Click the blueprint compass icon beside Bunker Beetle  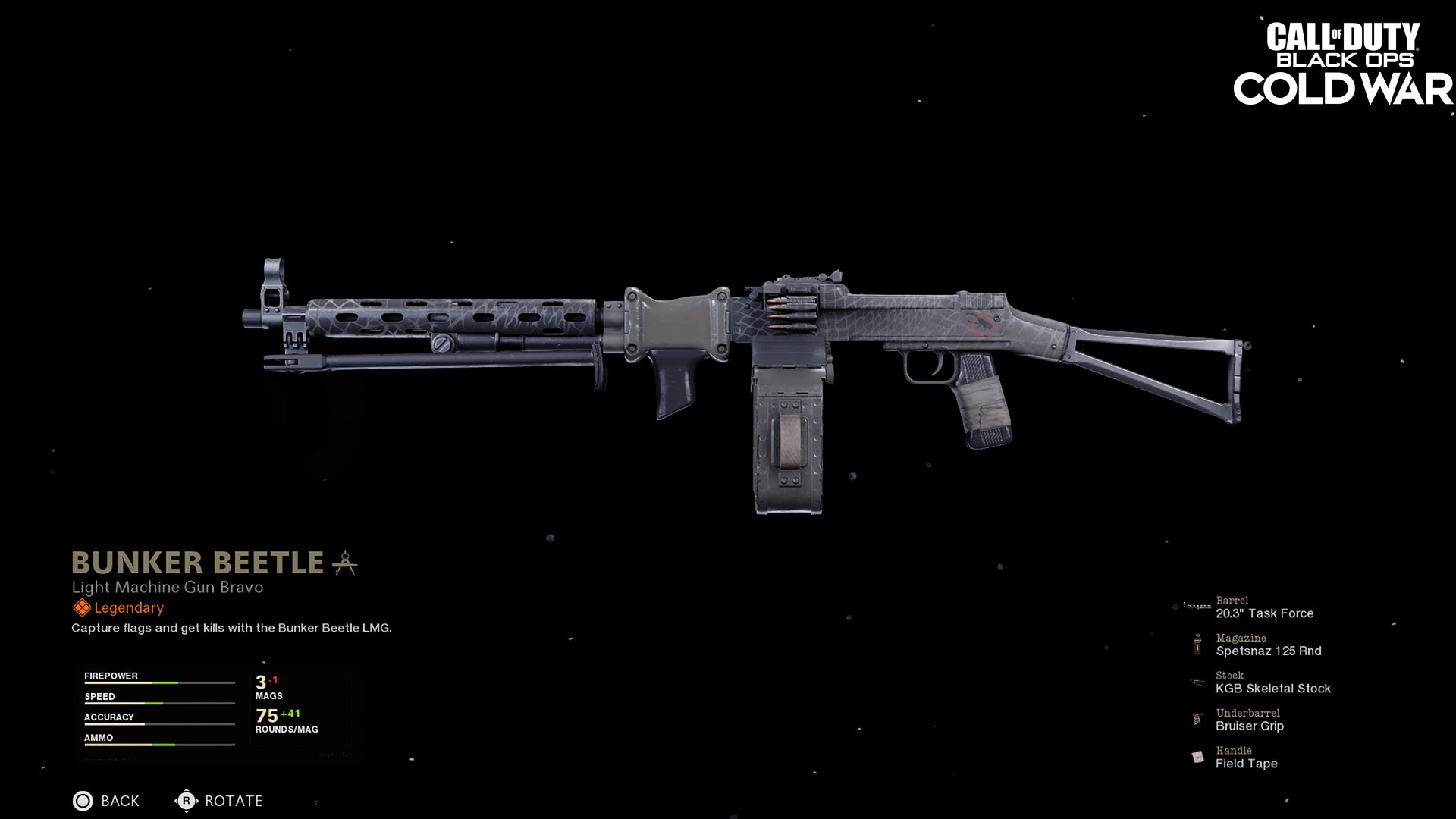point(343,563)
